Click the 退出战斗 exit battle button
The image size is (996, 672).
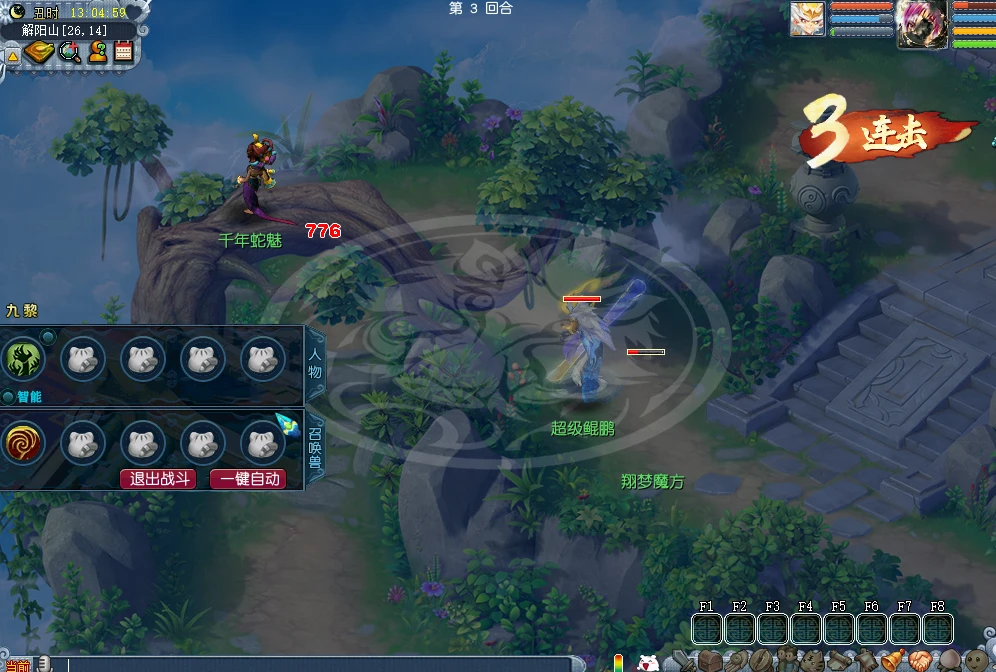point(157,479)
